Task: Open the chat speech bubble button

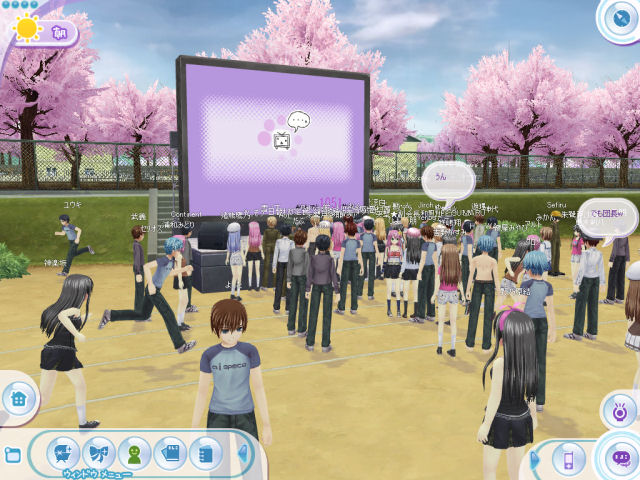Action: pyautogui.click(x=619, y=459)
